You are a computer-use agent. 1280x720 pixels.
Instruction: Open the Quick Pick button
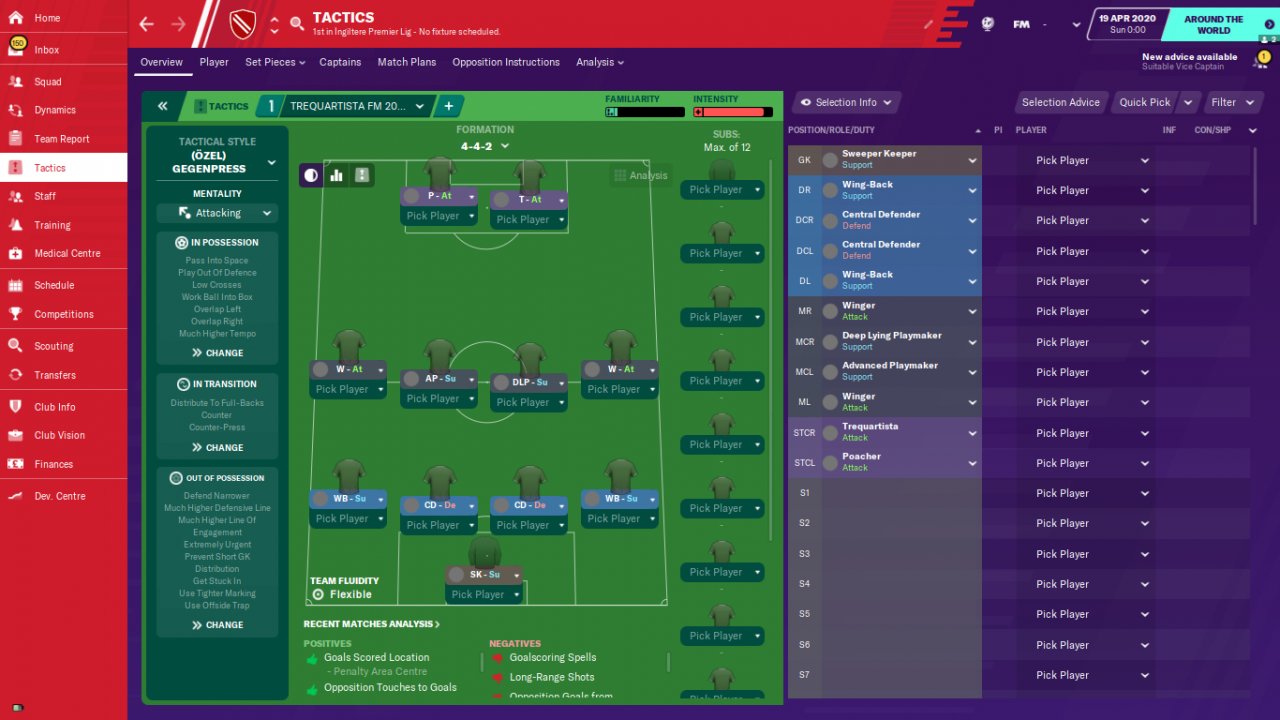pos(1145,102)
